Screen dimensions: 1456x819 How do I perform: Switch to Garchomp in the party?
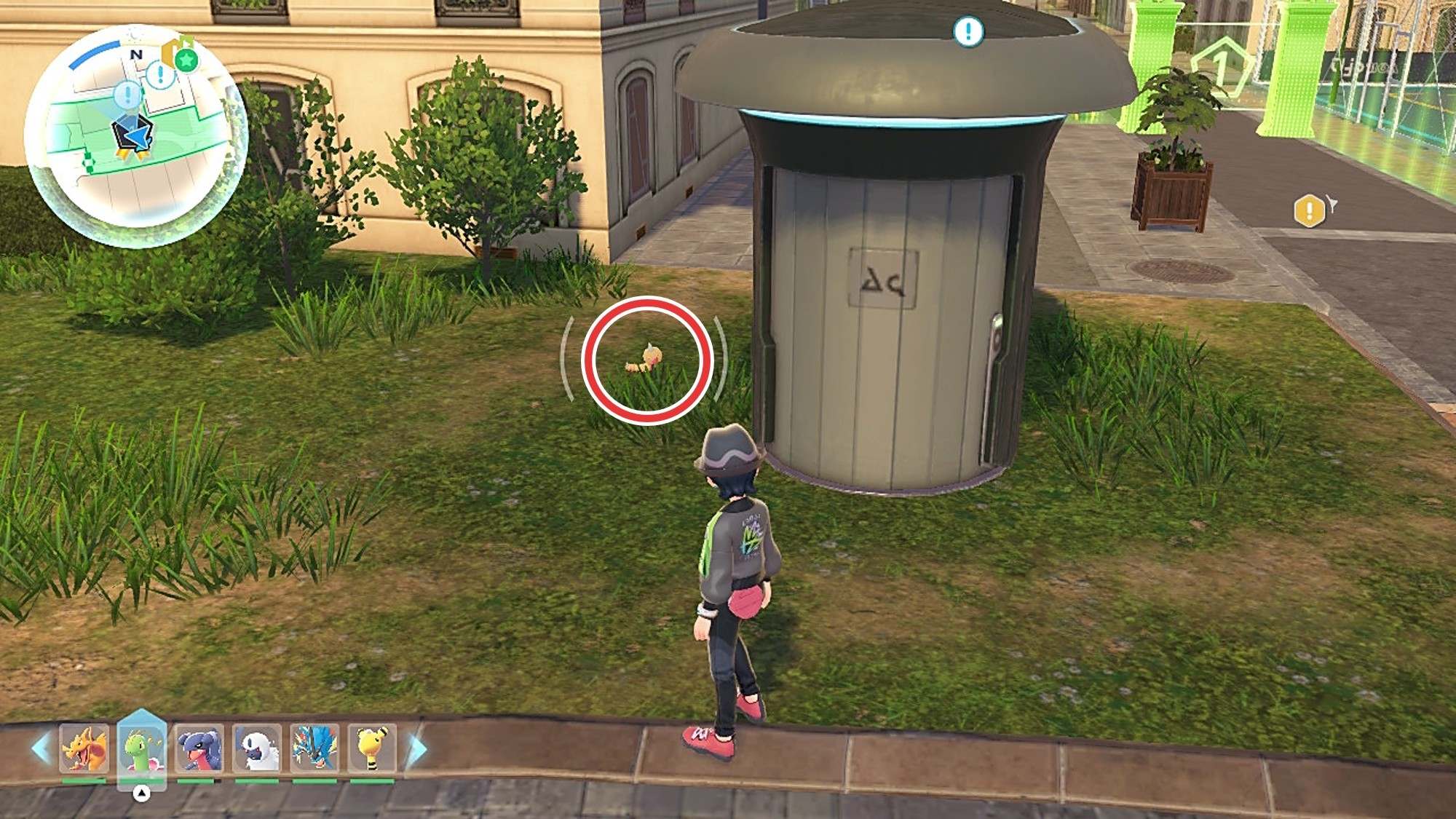point(199,748)
